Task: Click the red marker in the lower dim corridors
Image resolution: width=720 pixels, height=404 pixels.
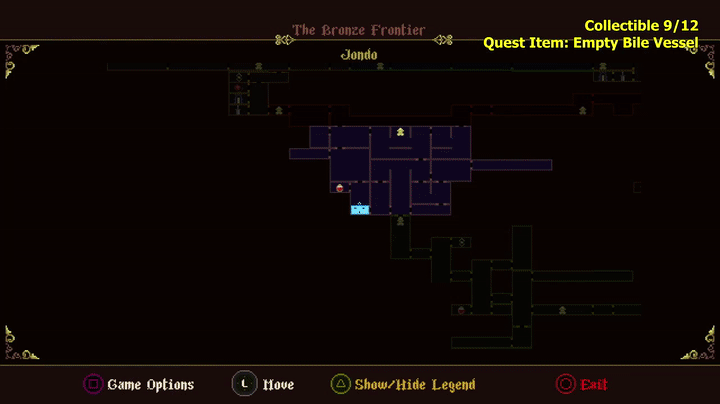Action: tap(461, 310)
